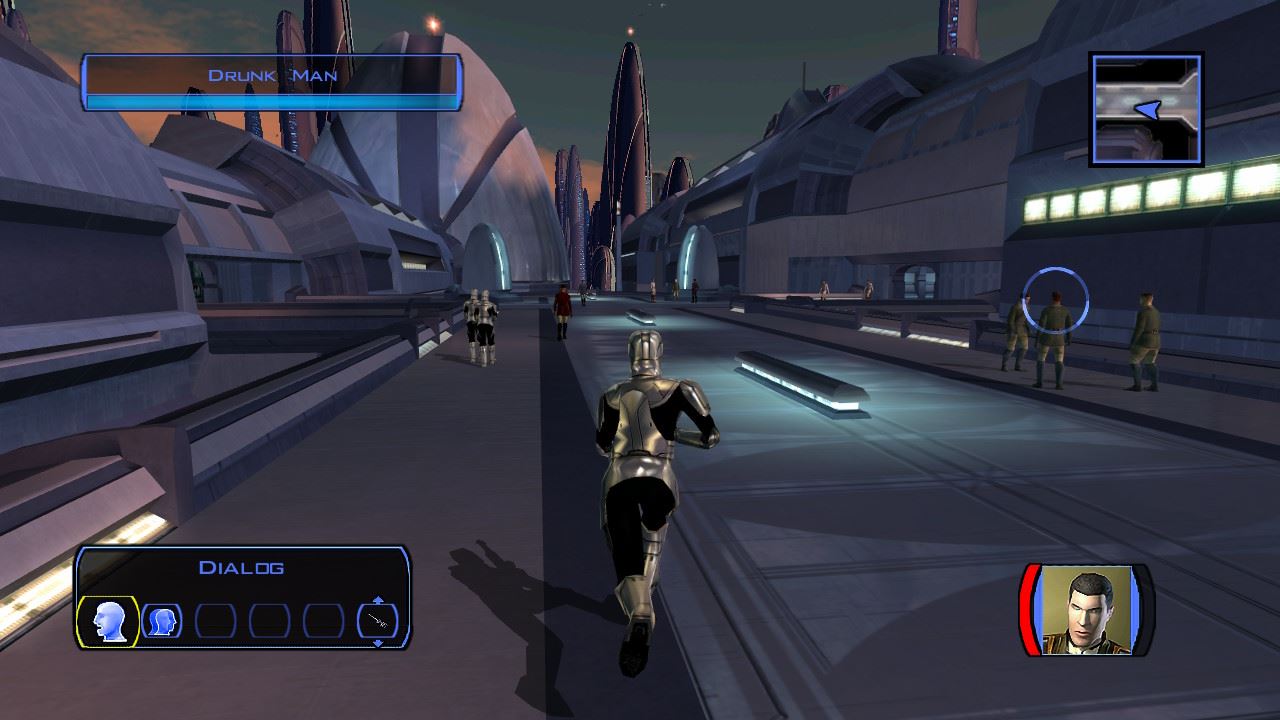The width and height of the screenshot is (1280, 720).
Task: Choose the two-heads action icon
Action: [162, 621]
